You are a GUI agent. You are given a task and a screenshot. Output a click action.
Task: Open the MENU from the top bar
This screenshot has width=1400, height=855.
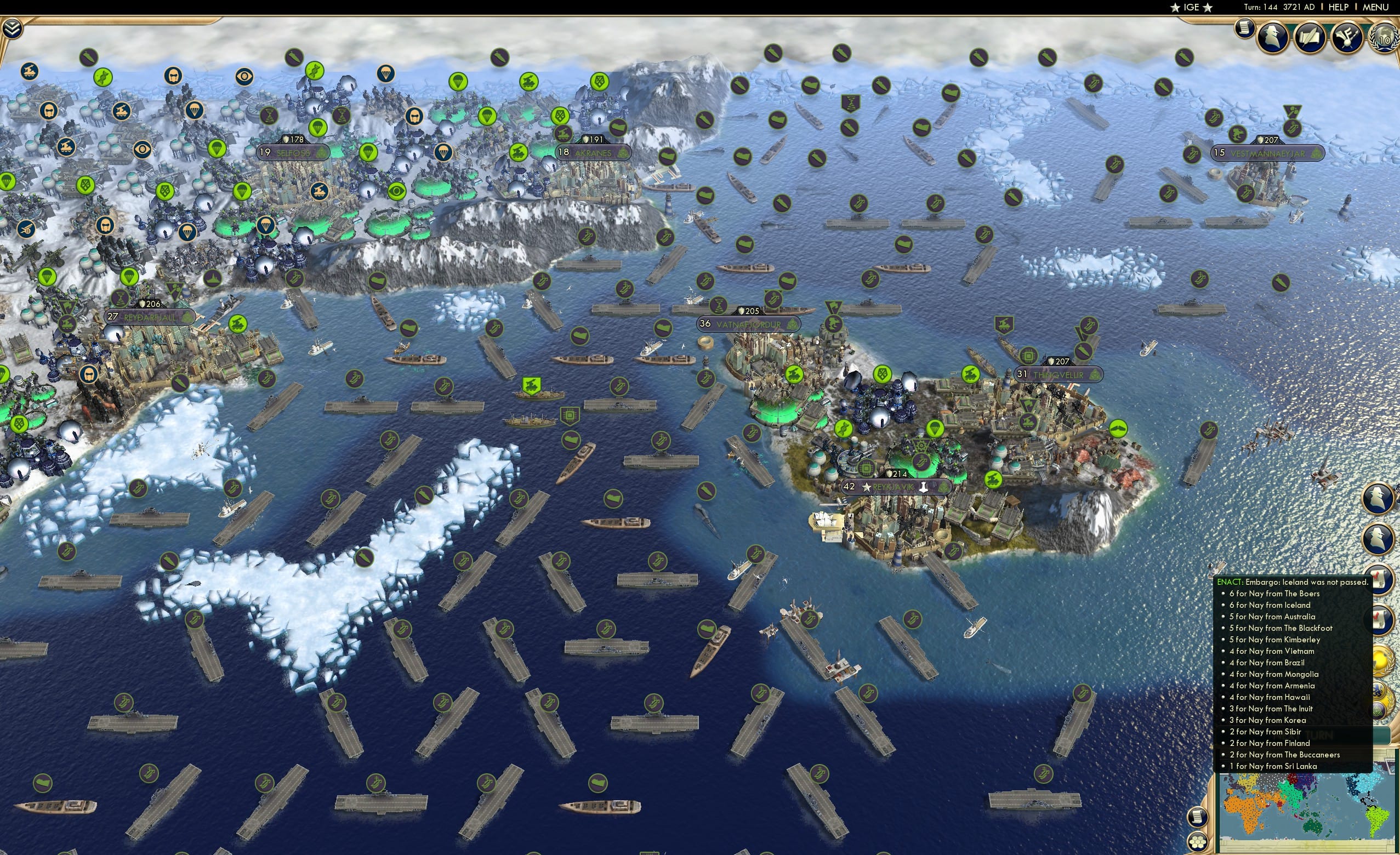tap(1375, 7)
